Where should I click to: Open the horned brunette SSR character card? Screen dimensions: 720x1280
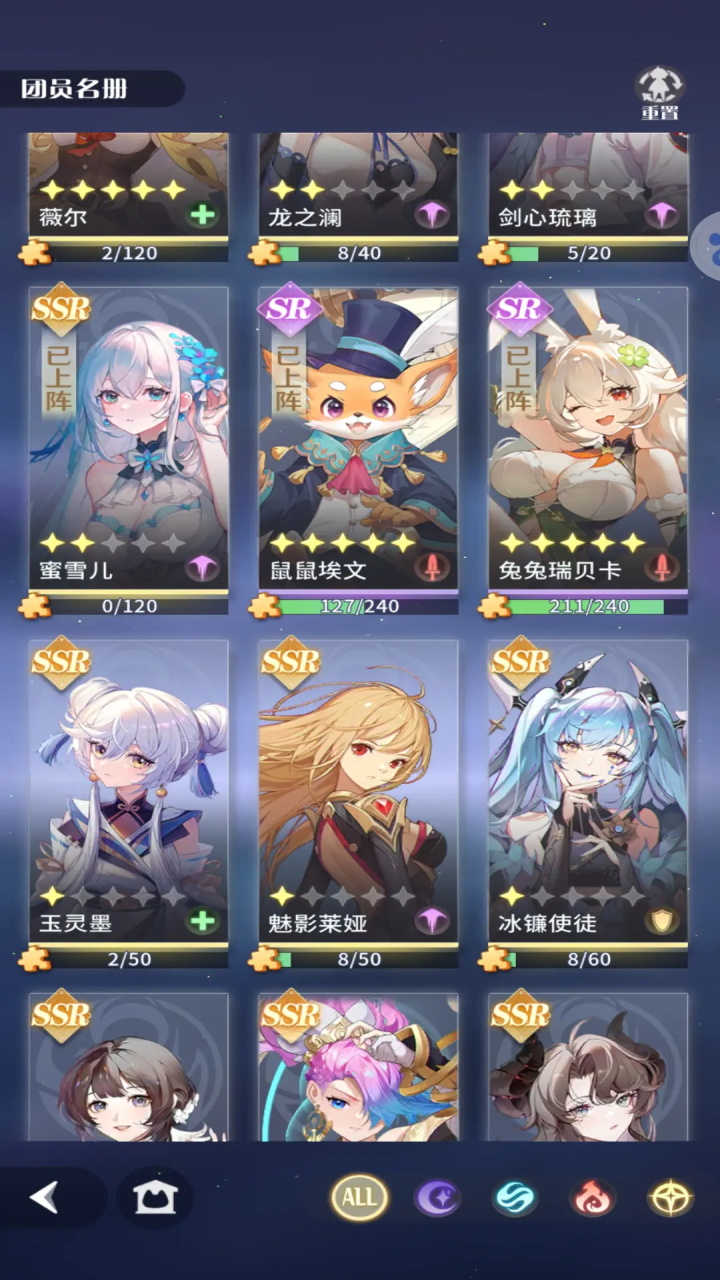[x=588, y=1068]
